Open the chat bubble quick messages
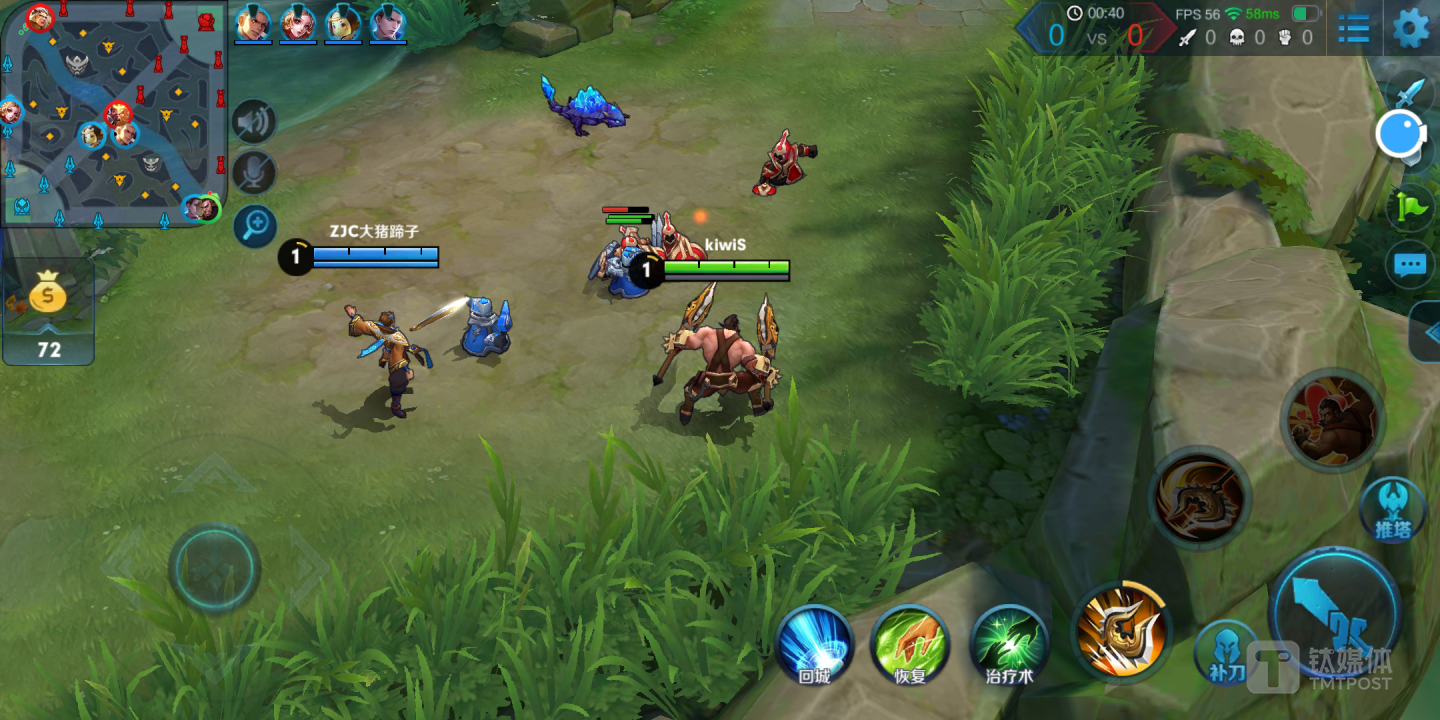The height and width of the screenshot is (720, 1440). [1410, 265]
